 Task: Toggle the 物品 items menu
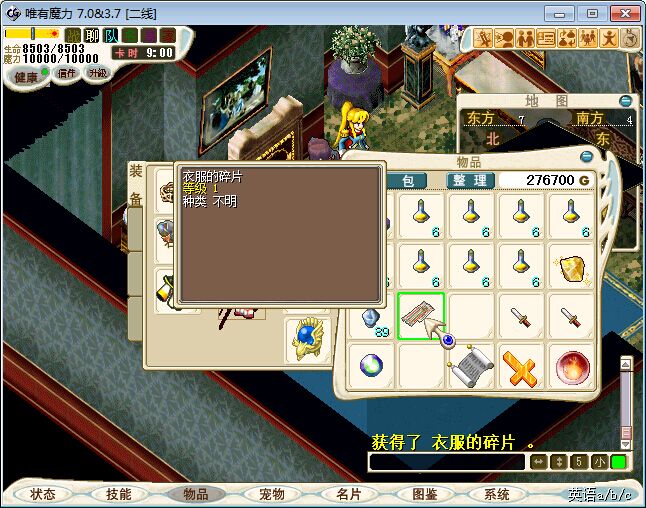196,494
